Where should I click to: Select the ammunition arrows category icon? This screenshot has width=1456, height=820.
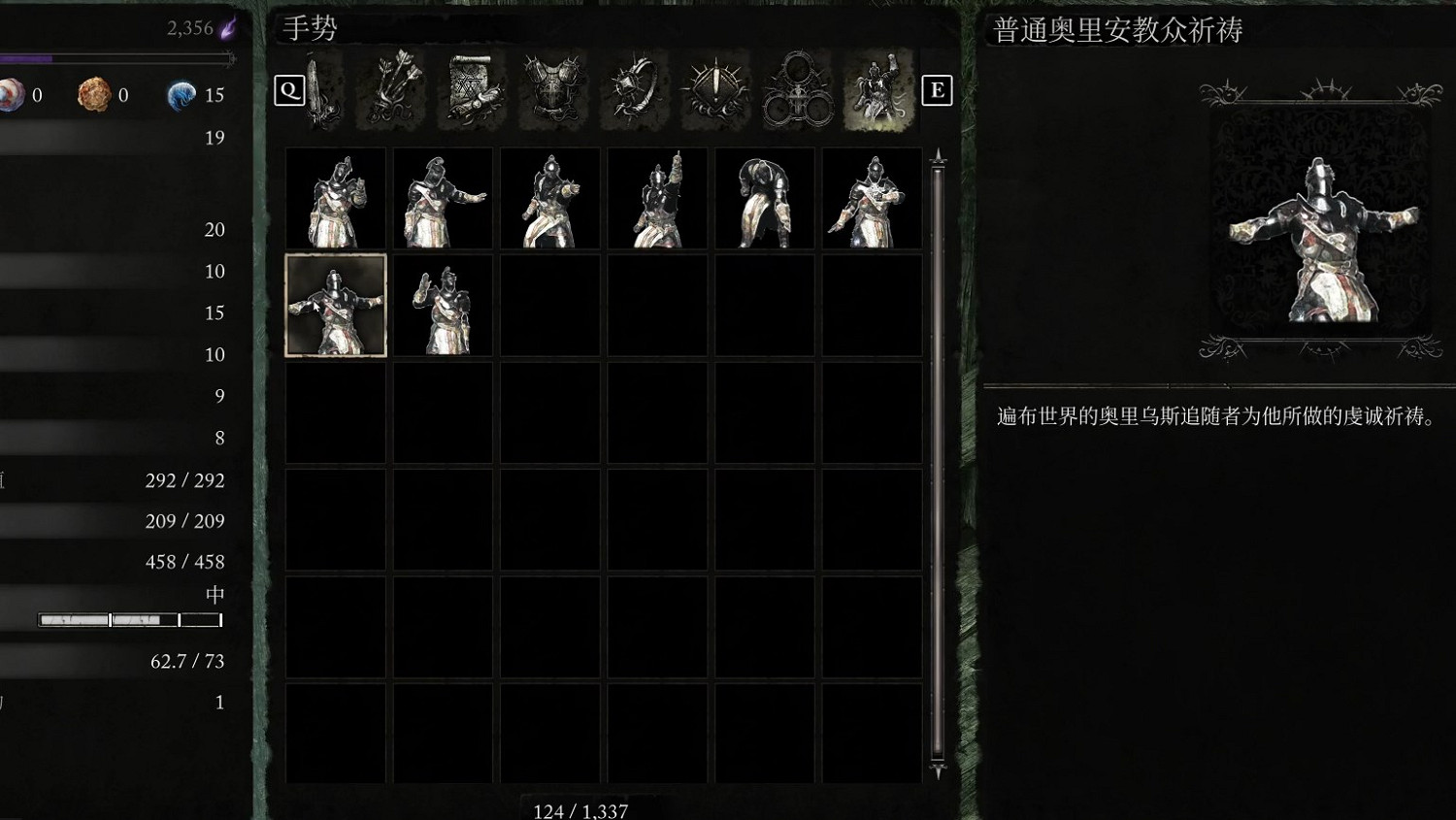click(391, 92)
